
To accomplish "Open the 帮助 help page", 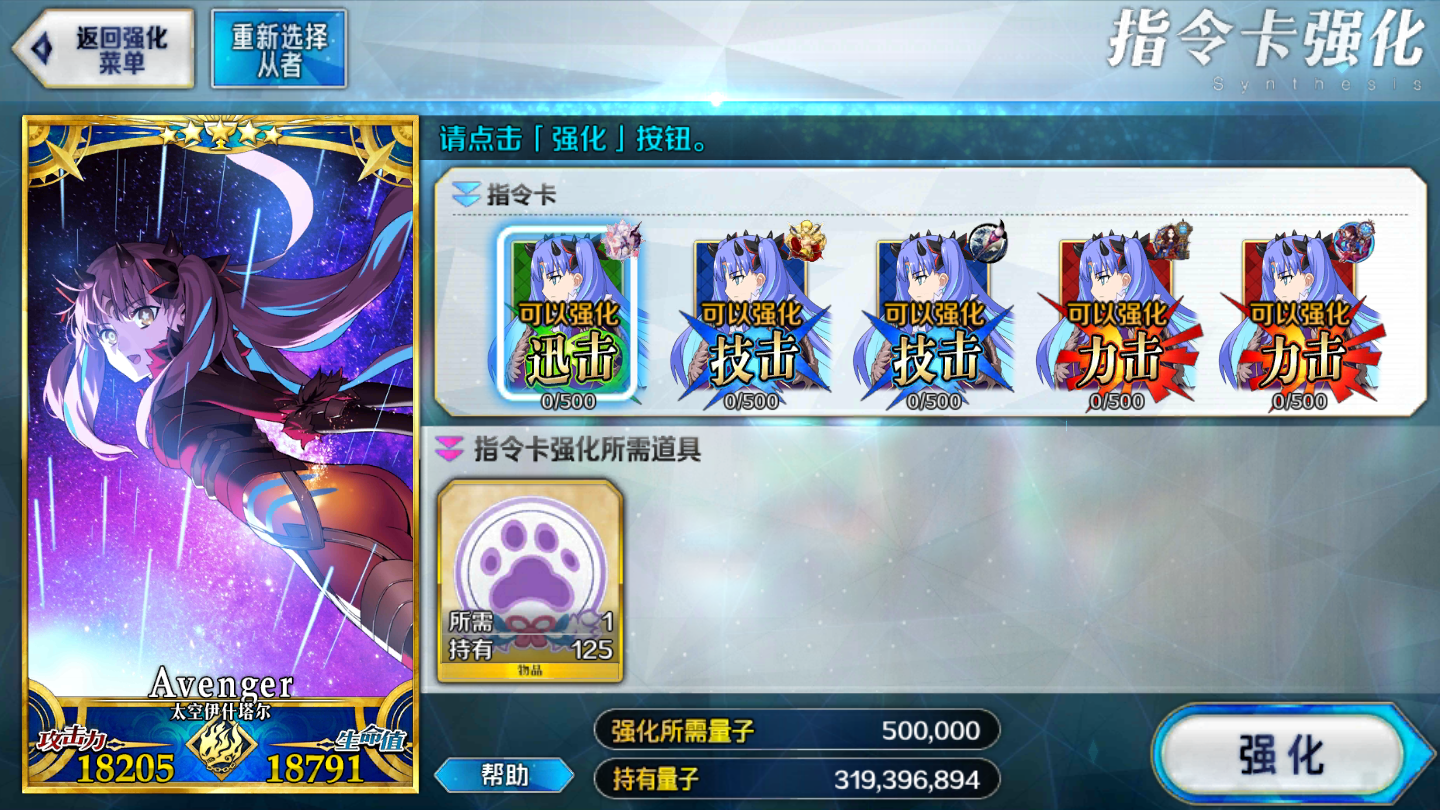I will (x=503, y=775).
